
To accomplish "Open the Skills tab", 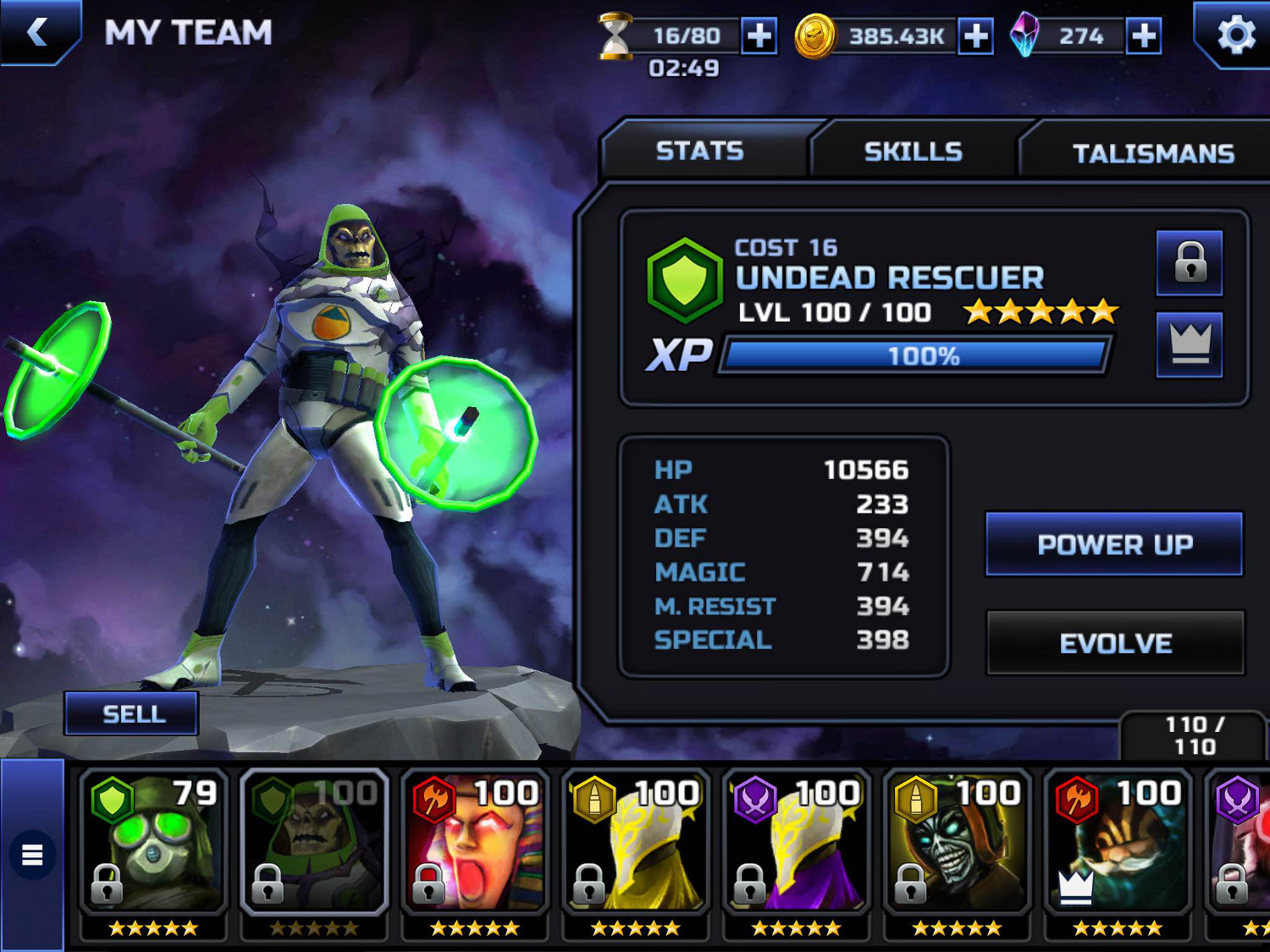I will click(913, 152).
